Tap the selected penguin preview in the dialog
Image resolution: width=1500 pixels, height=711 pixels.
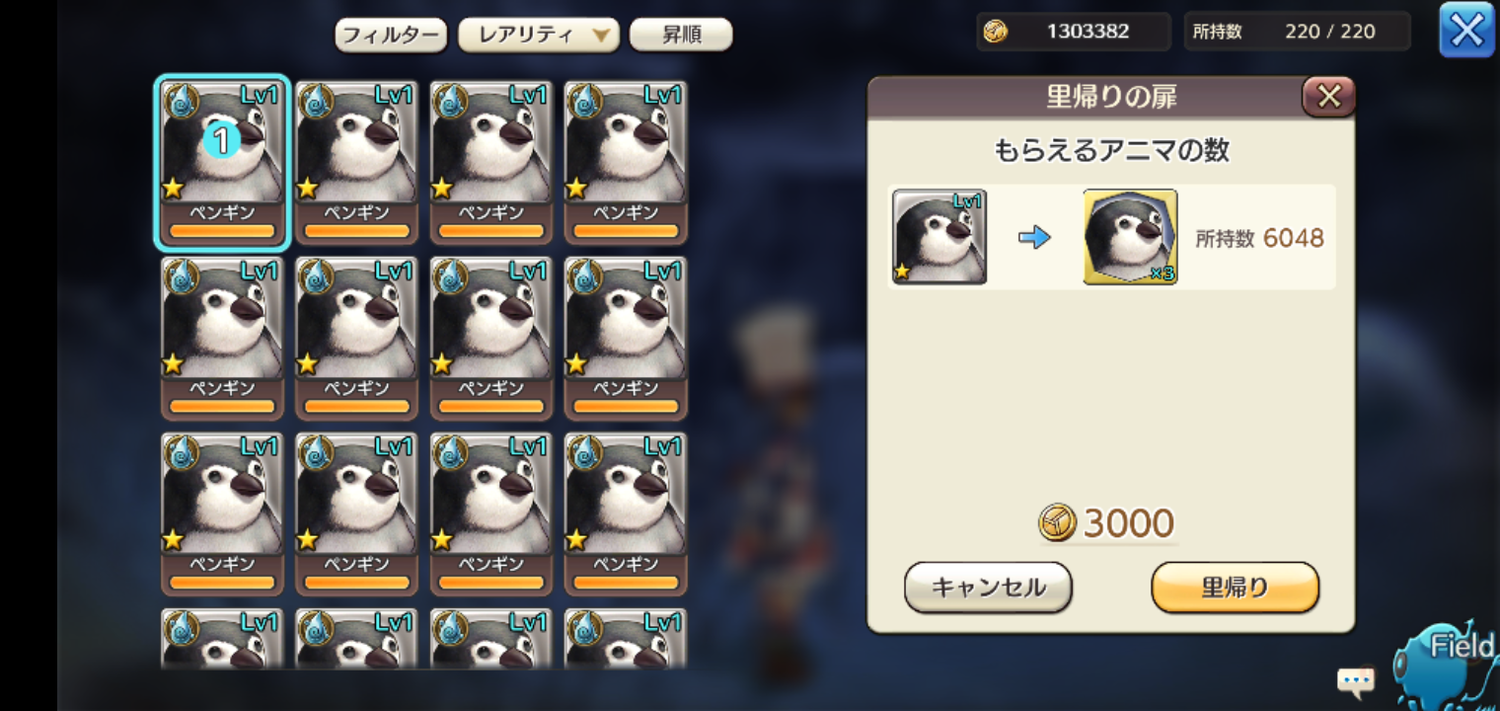tap(939, 237)
